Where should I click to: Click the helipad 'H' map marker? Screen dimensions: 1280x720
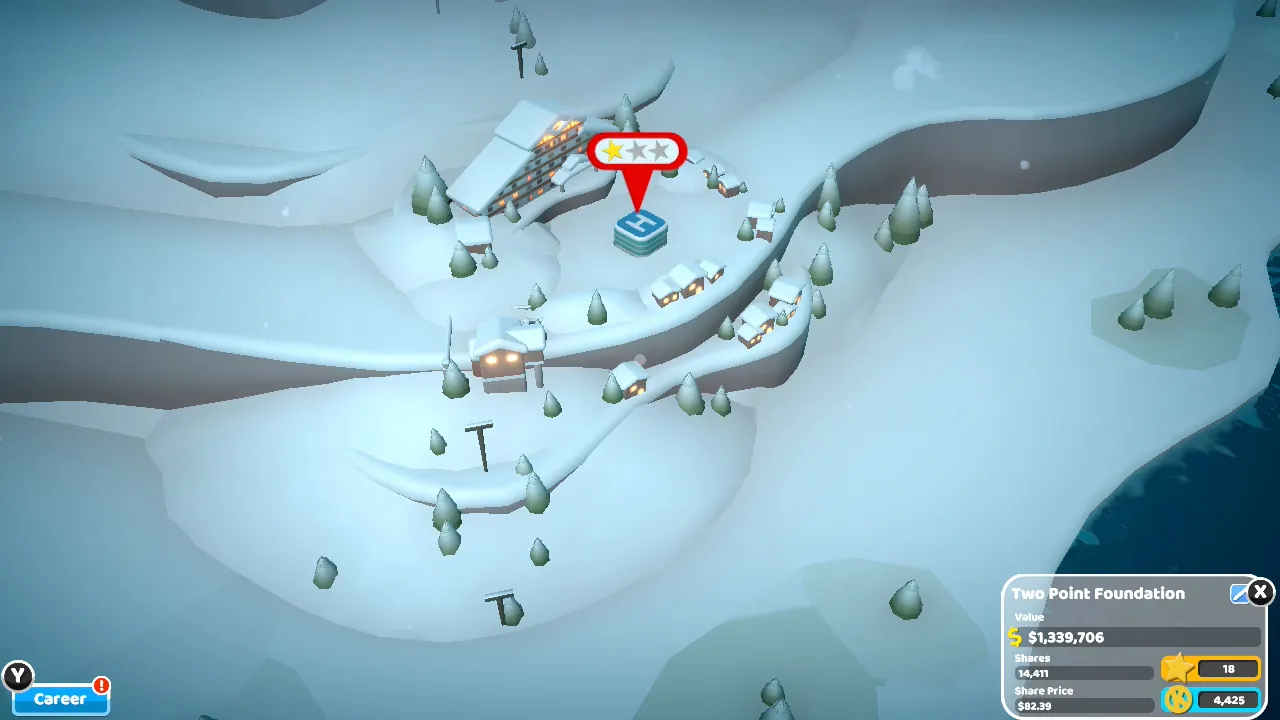(640, 228)
